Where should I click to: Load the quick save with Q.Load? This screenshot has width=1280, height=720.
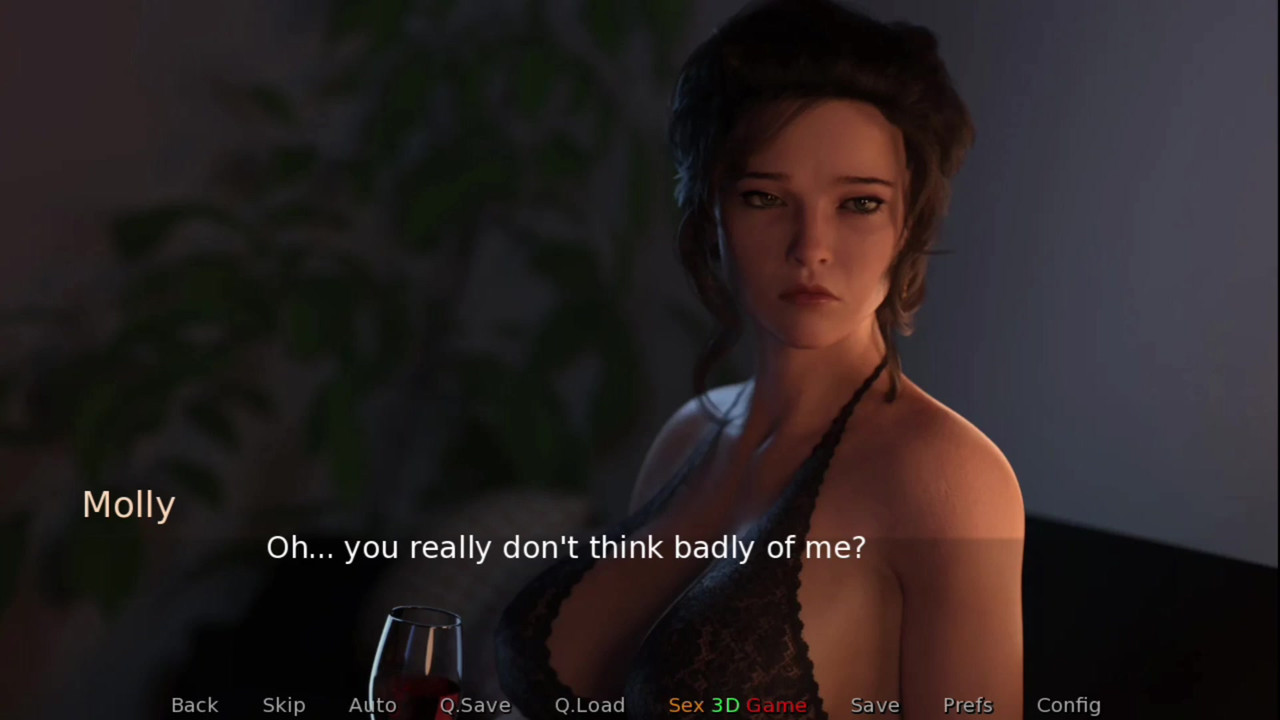[590, 705]
